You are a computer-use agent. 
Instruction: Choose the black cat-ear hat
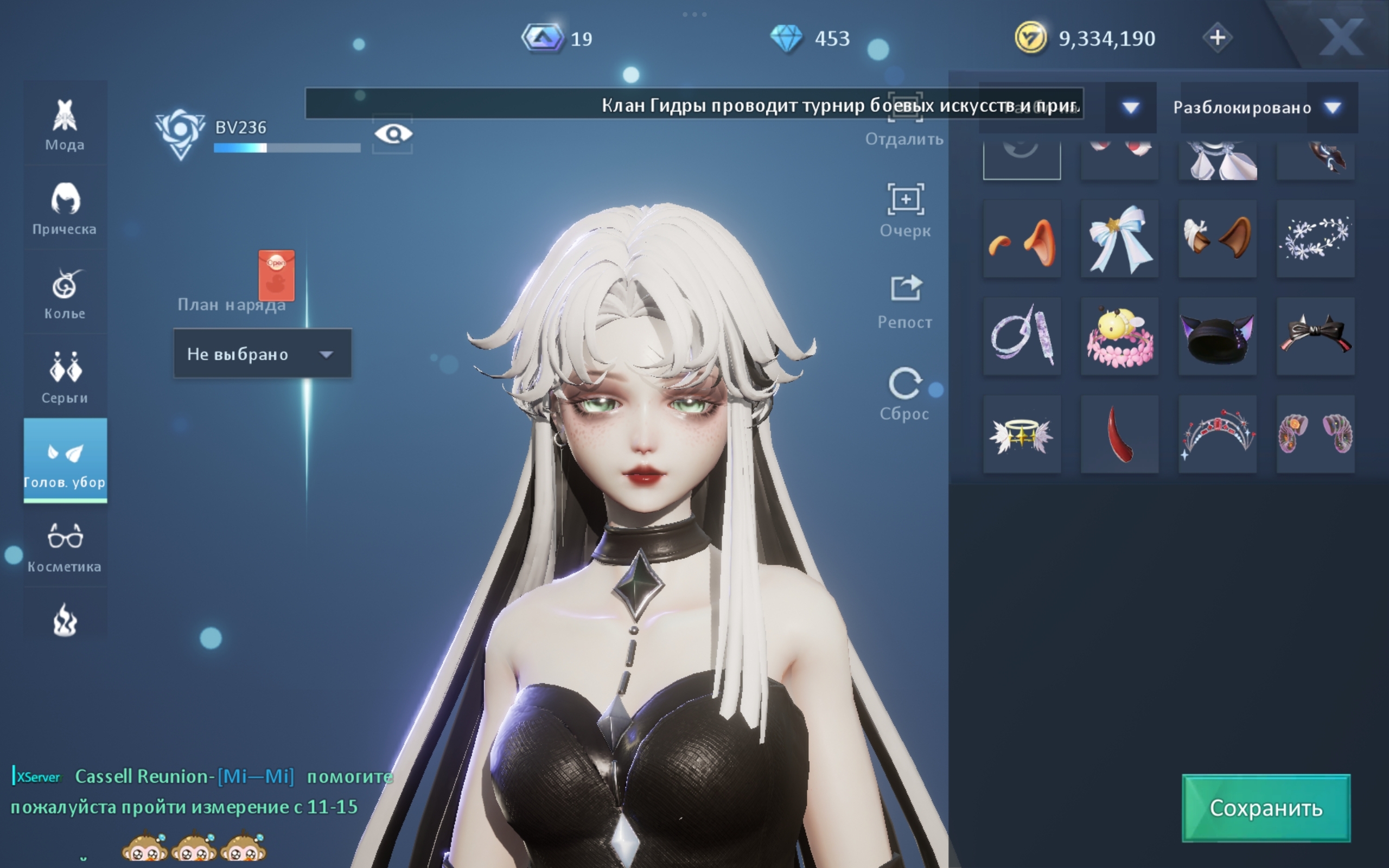point(1217,336)
